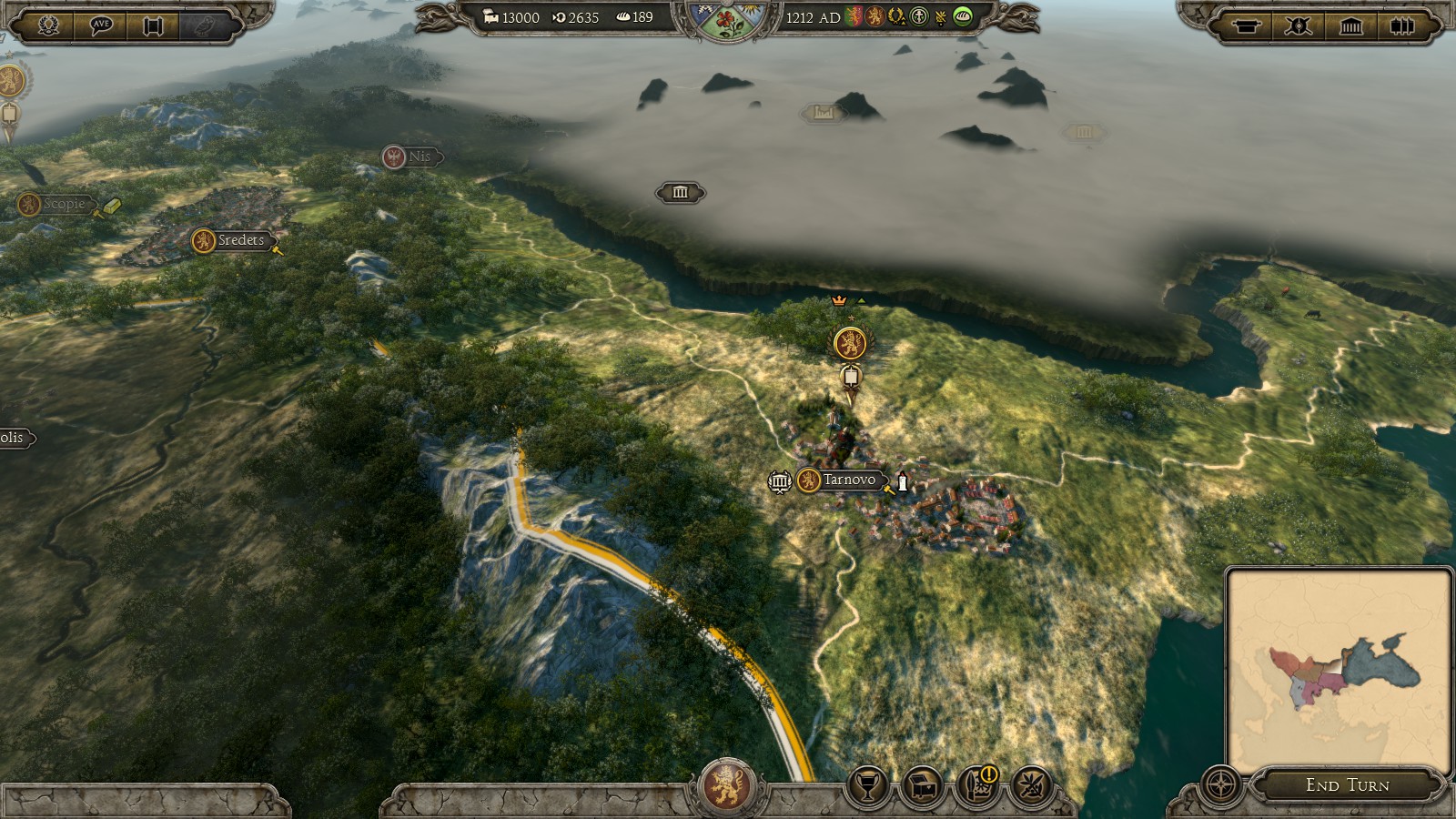Open the crossed sword and olive diplomacy button
The image size is (1456, 819).
click(1032, 785)
